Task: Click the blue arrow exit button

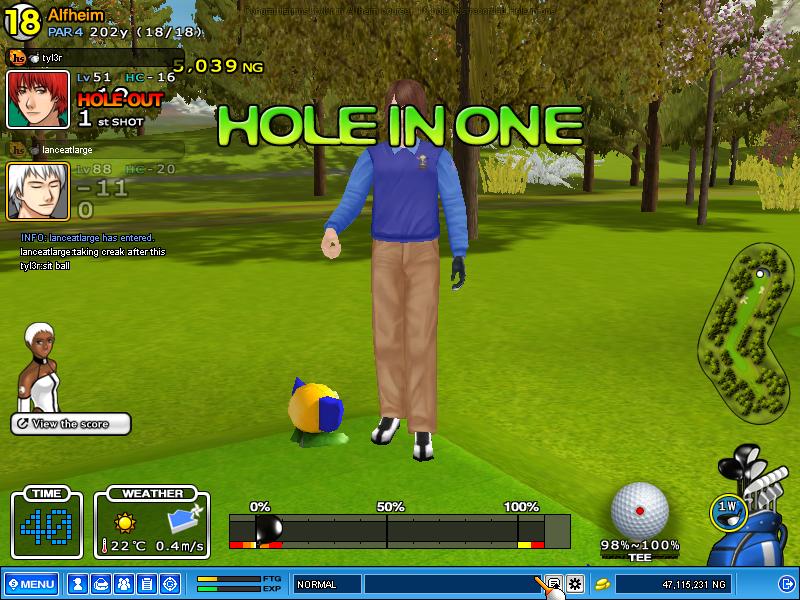Action: 786,584
